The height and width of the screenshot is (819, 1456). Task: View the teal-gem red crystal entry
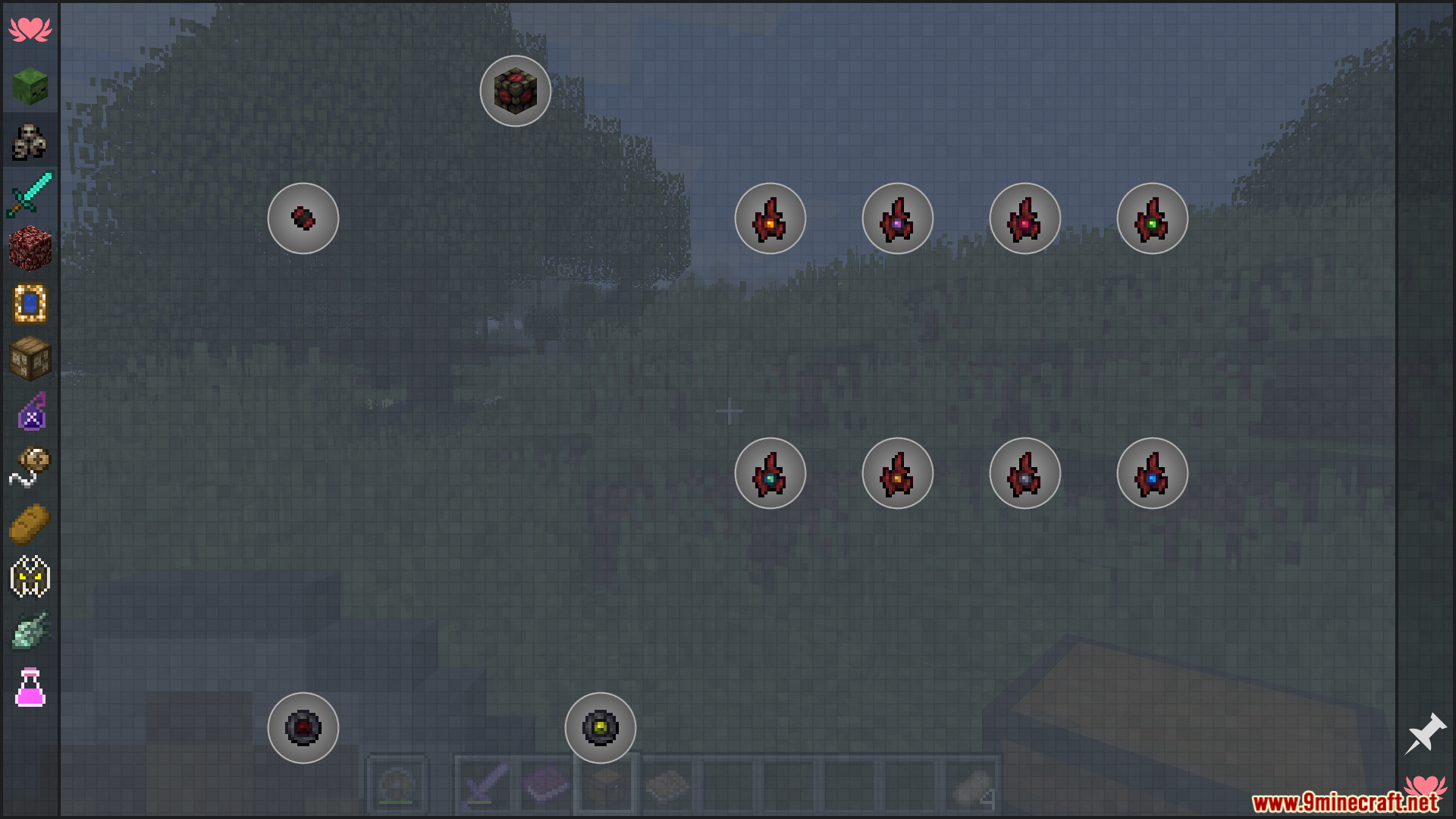[770, 473]
